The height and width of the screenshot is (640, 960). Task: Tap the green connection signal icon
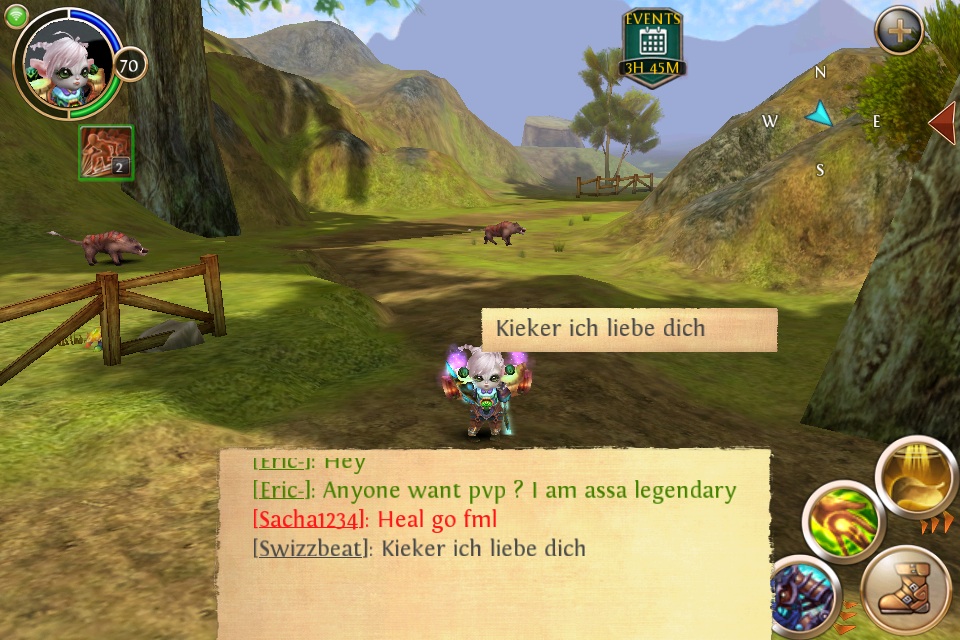(16, 14)
